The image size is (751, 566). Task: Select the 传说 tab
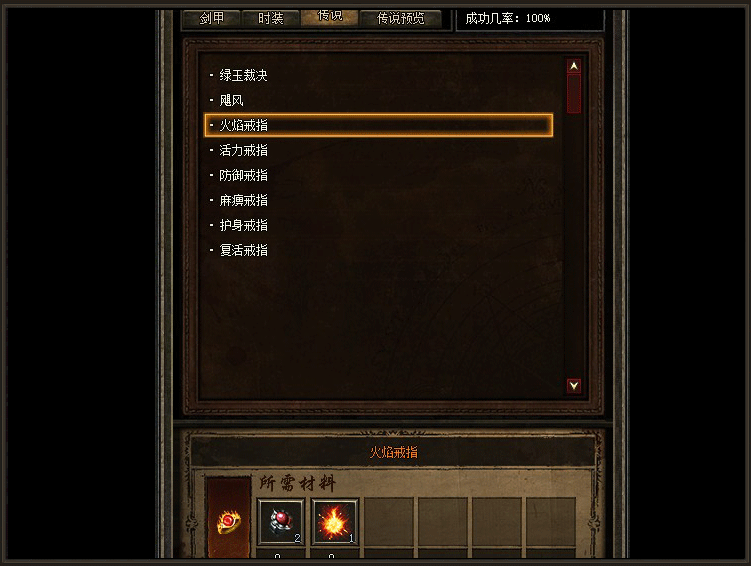click(x=329, y=17)
